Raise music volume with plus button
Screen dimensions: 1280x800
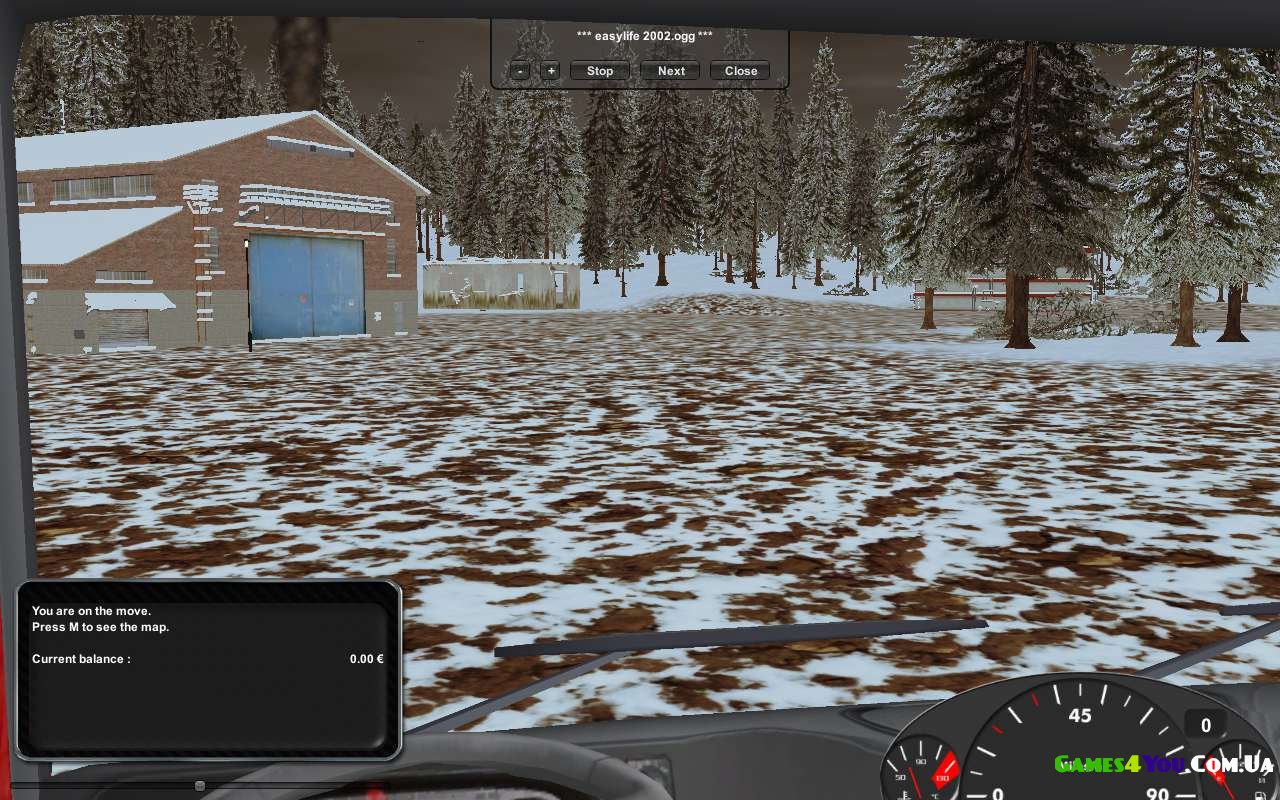click(x=550, y=71)
